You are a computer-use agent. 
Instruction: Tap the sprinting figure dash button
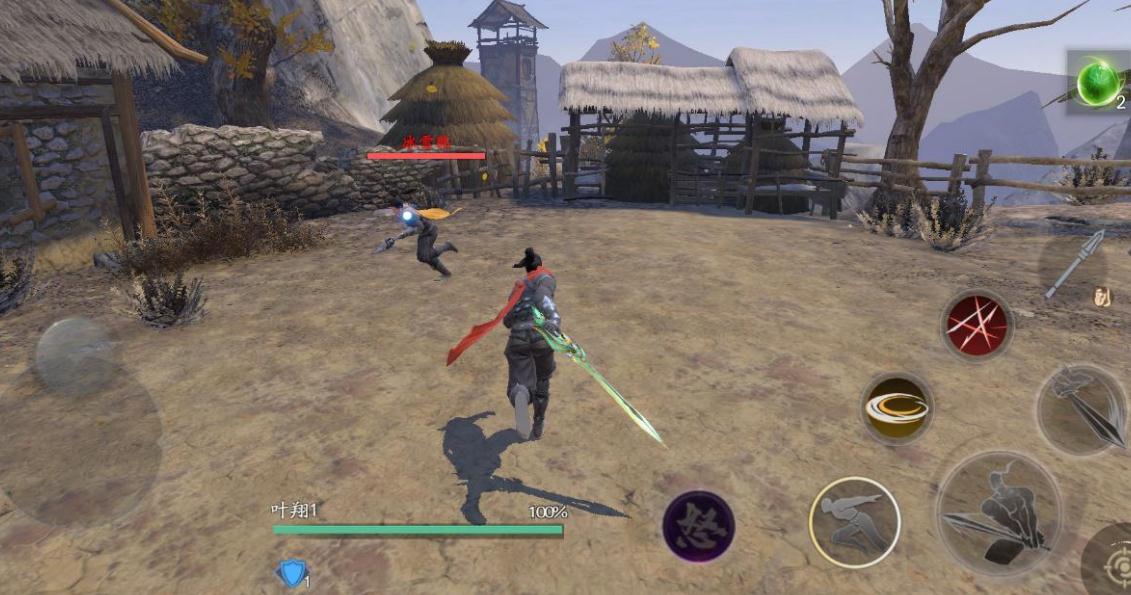click(x=854, y=522)
